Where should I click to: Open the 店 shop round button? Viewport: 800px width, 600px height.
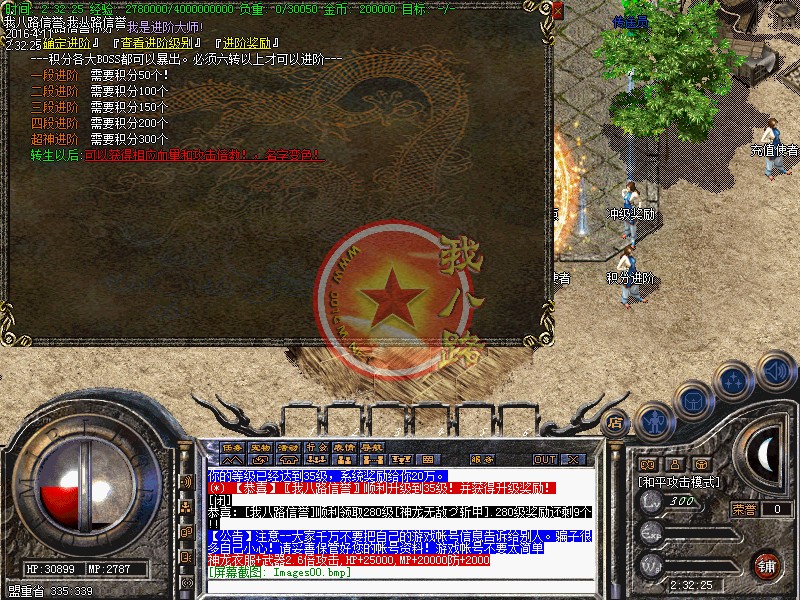click(617, 421)
